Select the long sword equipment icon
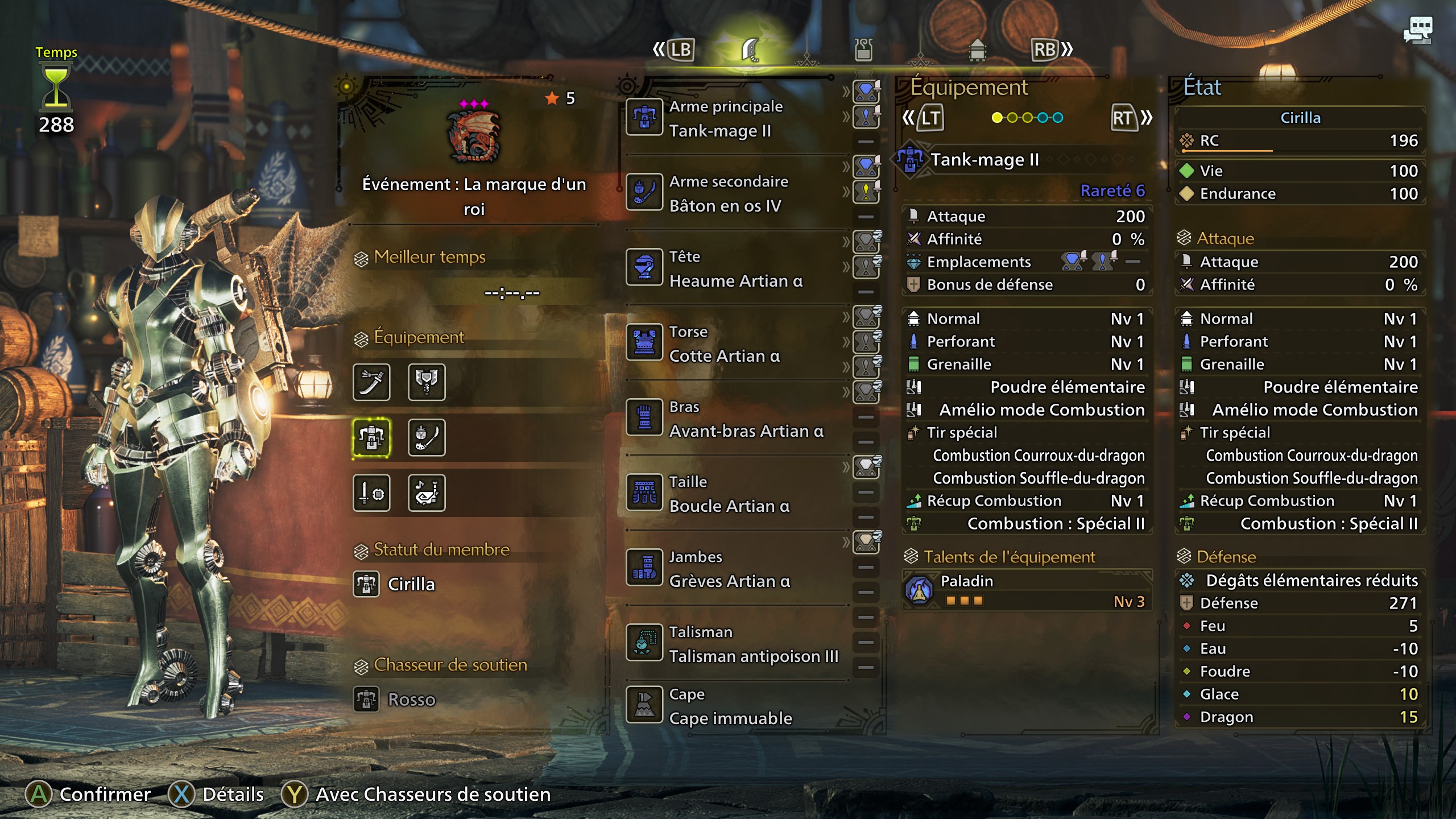This screenshot has width=1456, height=819. 372,383
